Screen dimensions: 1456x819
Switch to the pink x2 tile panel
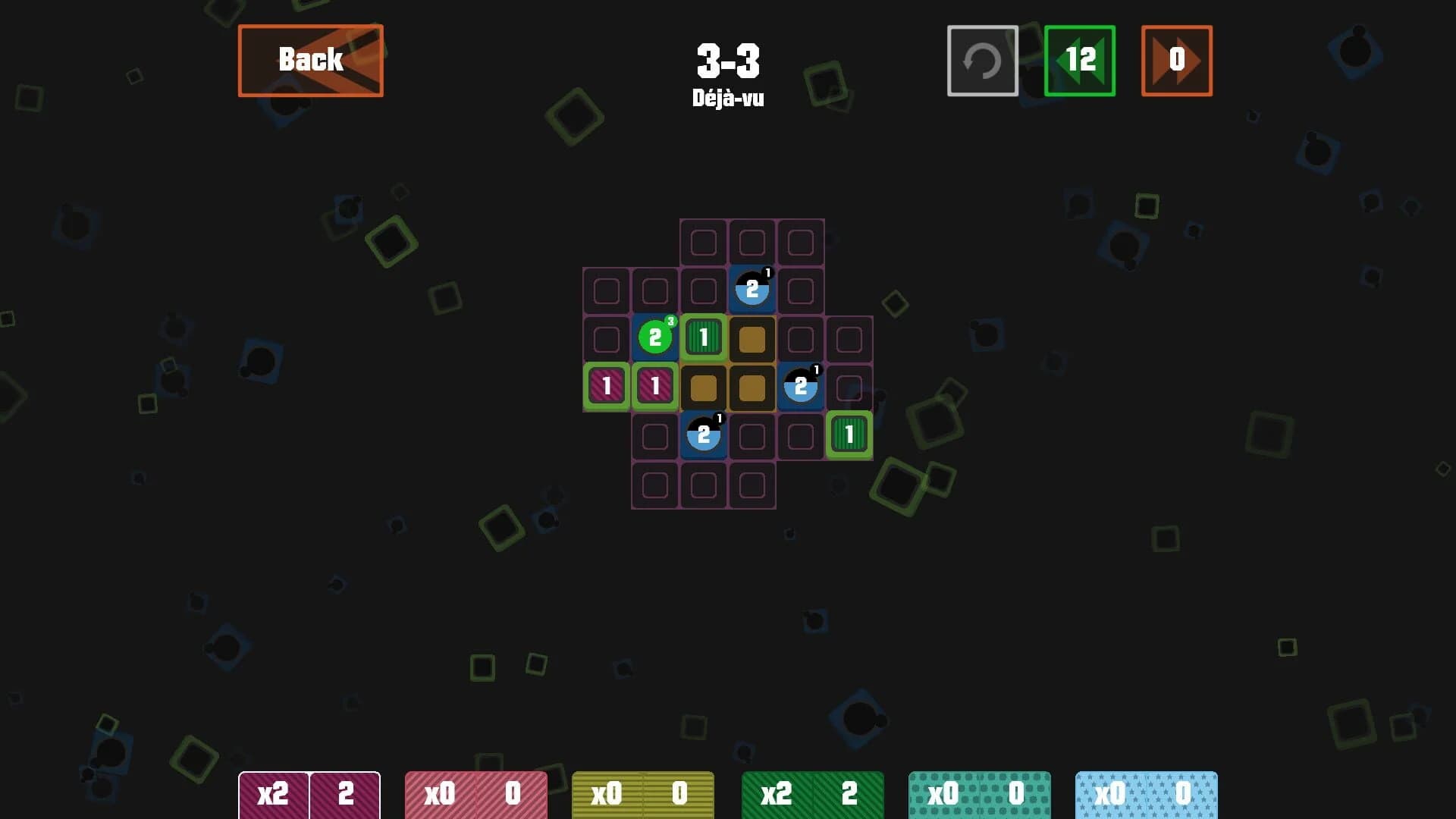(309, 794)
